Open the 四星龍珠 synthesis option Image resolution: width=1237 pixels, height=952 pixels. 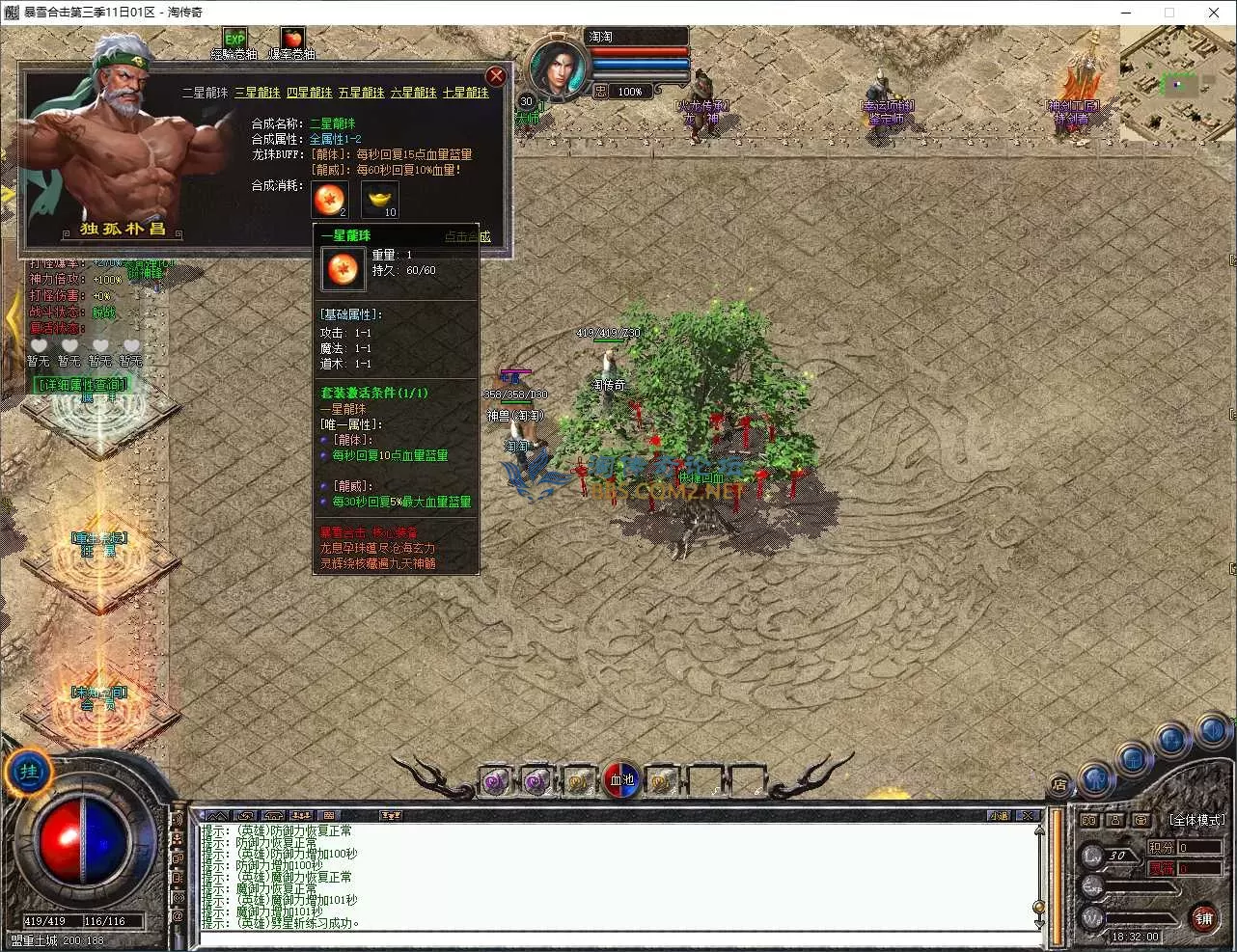coord(309,93)
